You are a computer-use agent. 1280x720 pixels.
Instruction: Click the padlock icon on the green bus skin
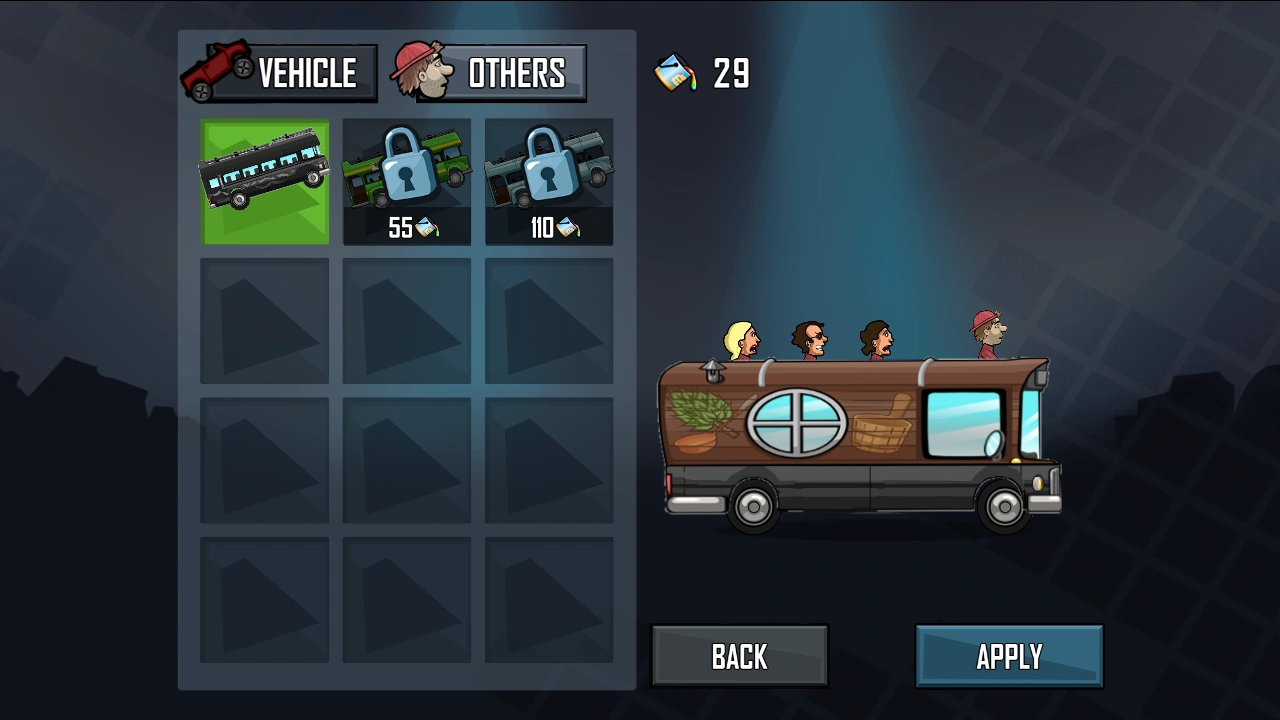406,172
